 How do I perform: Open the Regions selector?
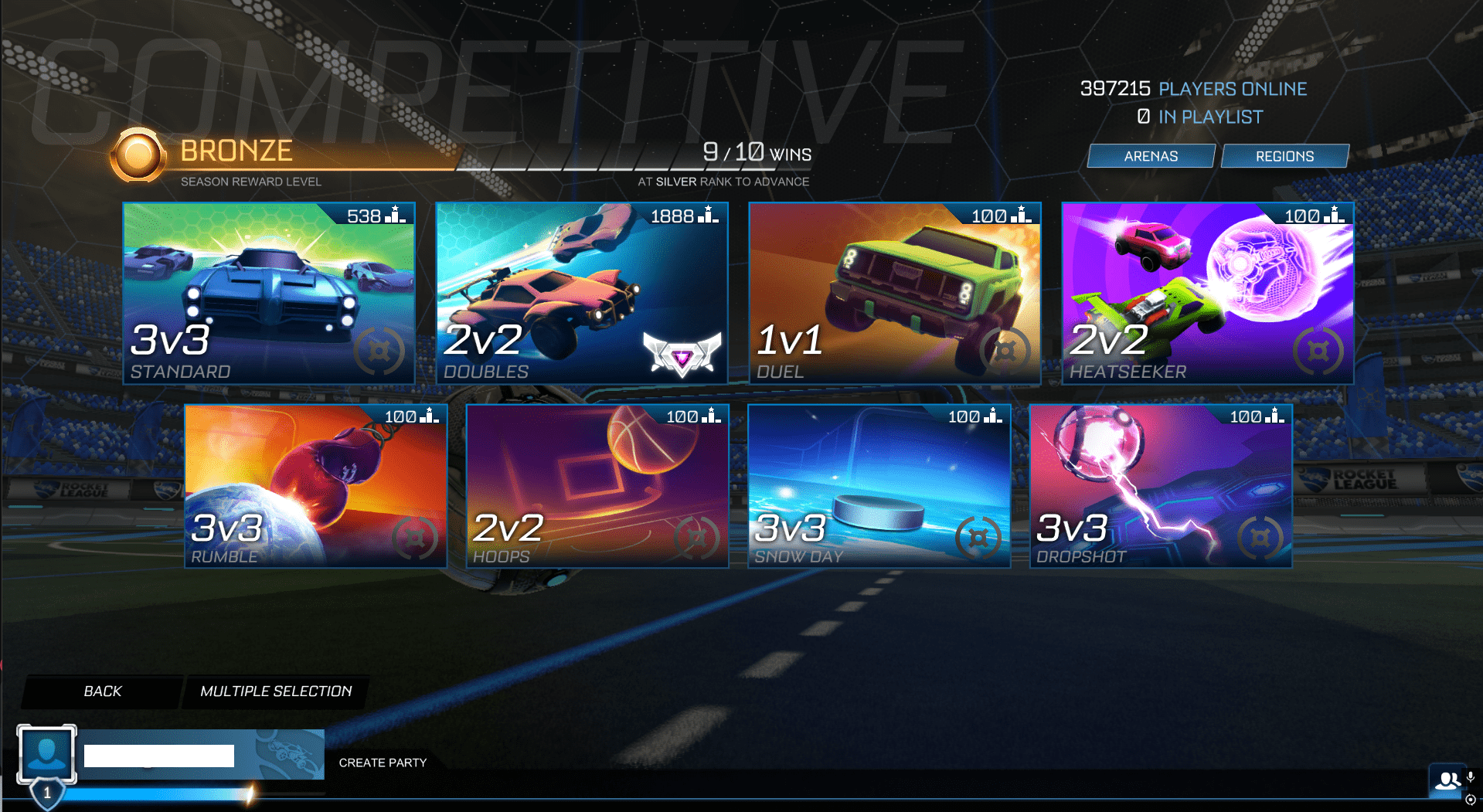[x=1284, y=155]
